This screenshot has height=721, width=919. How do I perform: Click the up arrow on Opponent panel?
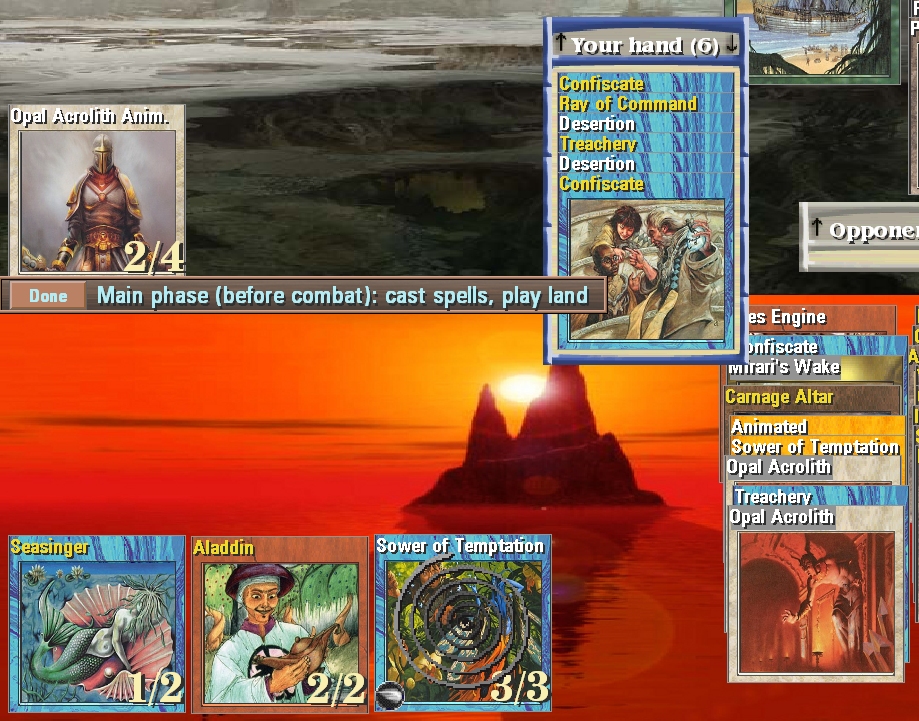[816, 228]
